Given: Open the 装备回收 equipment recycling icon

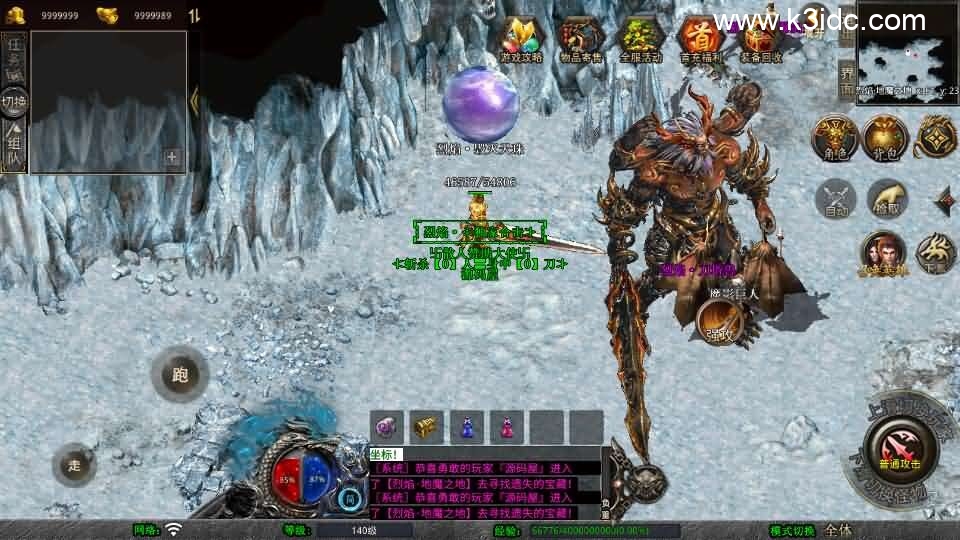Looking at the screenshot, I should tap(762, 40).
